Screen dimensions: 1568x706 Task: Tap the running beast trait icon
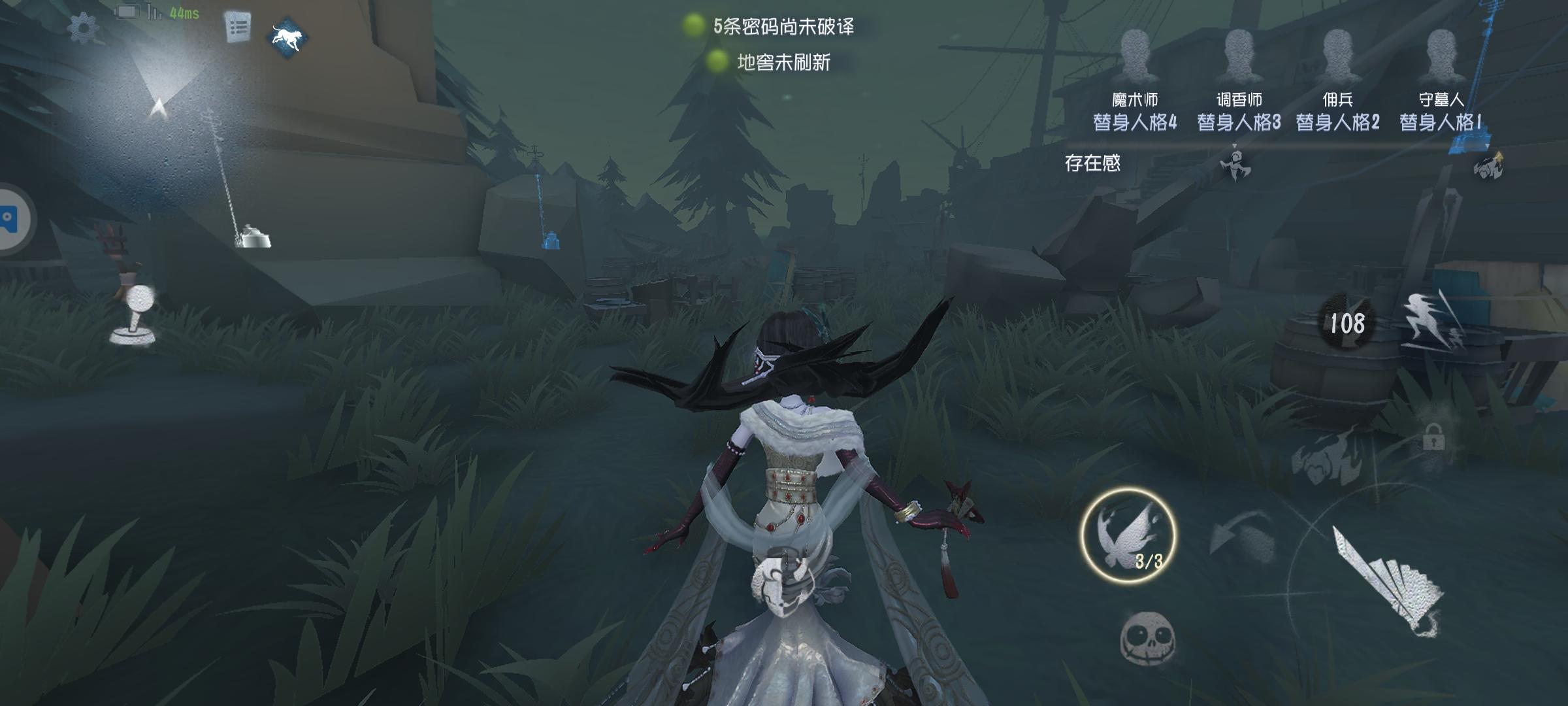click(288, 37)
